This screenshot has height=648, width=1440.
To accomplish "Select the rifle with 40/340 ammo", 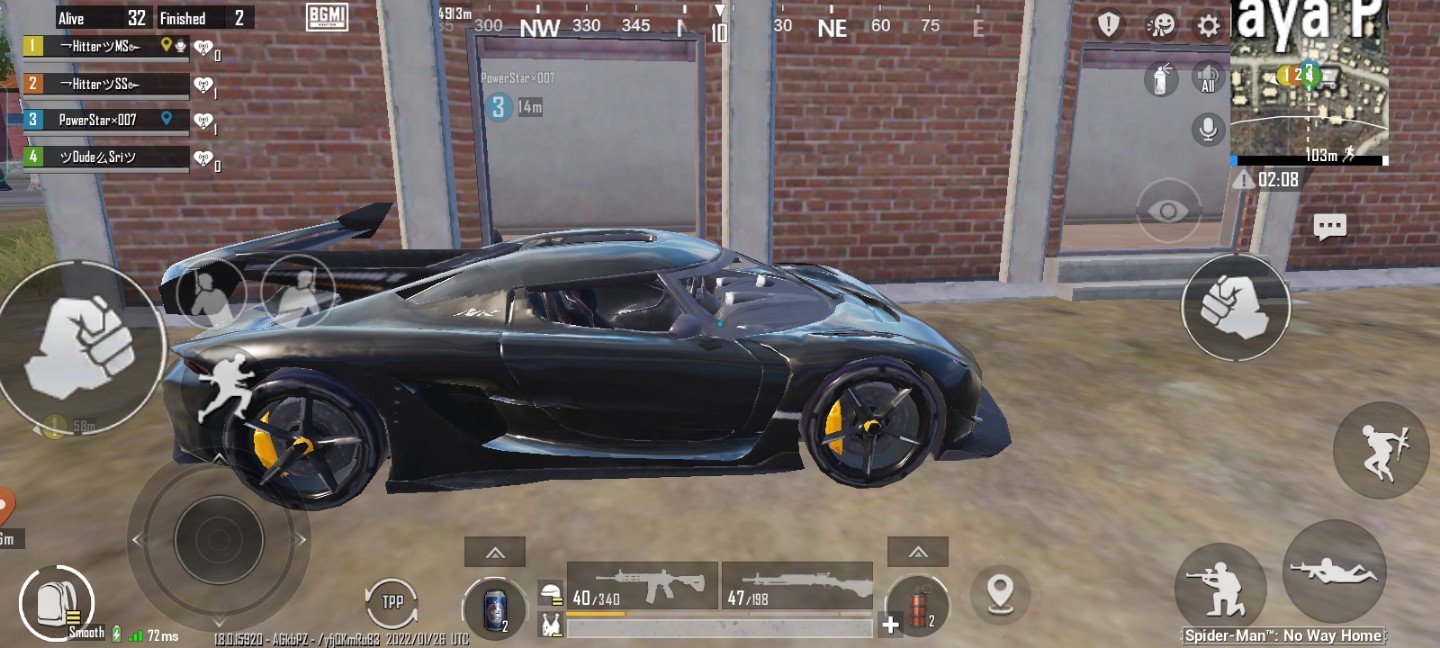I will click(x=642, y=586).
